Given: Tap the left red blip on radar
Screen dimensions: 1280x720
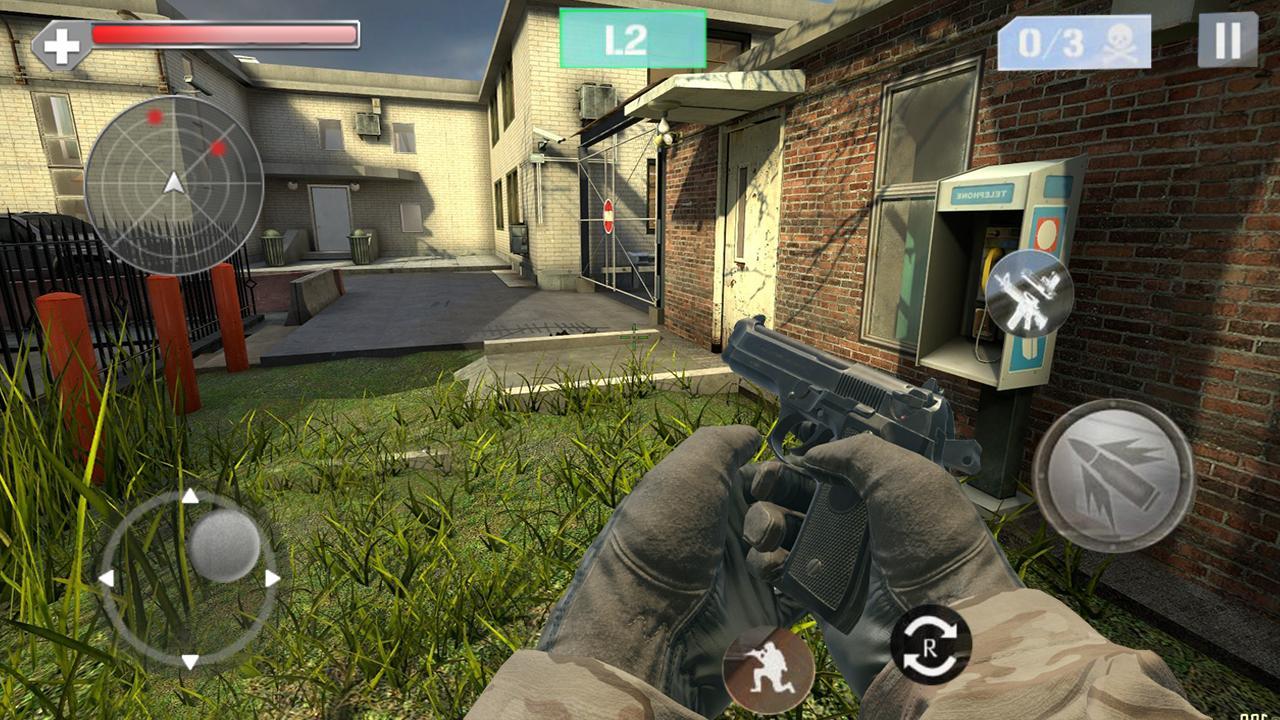Looking at the screenshot, I should [x=153, y=117].
